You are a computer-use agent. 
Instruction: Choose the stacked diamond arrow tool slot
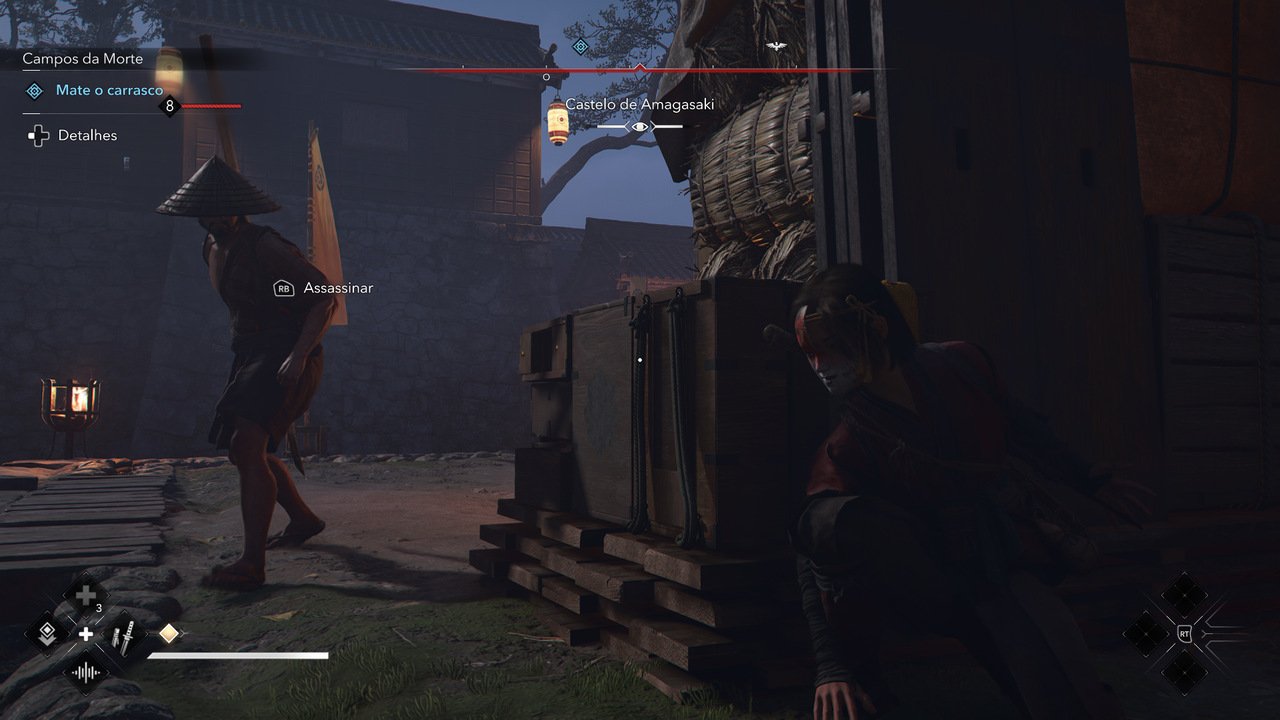(x=47, y=634)
